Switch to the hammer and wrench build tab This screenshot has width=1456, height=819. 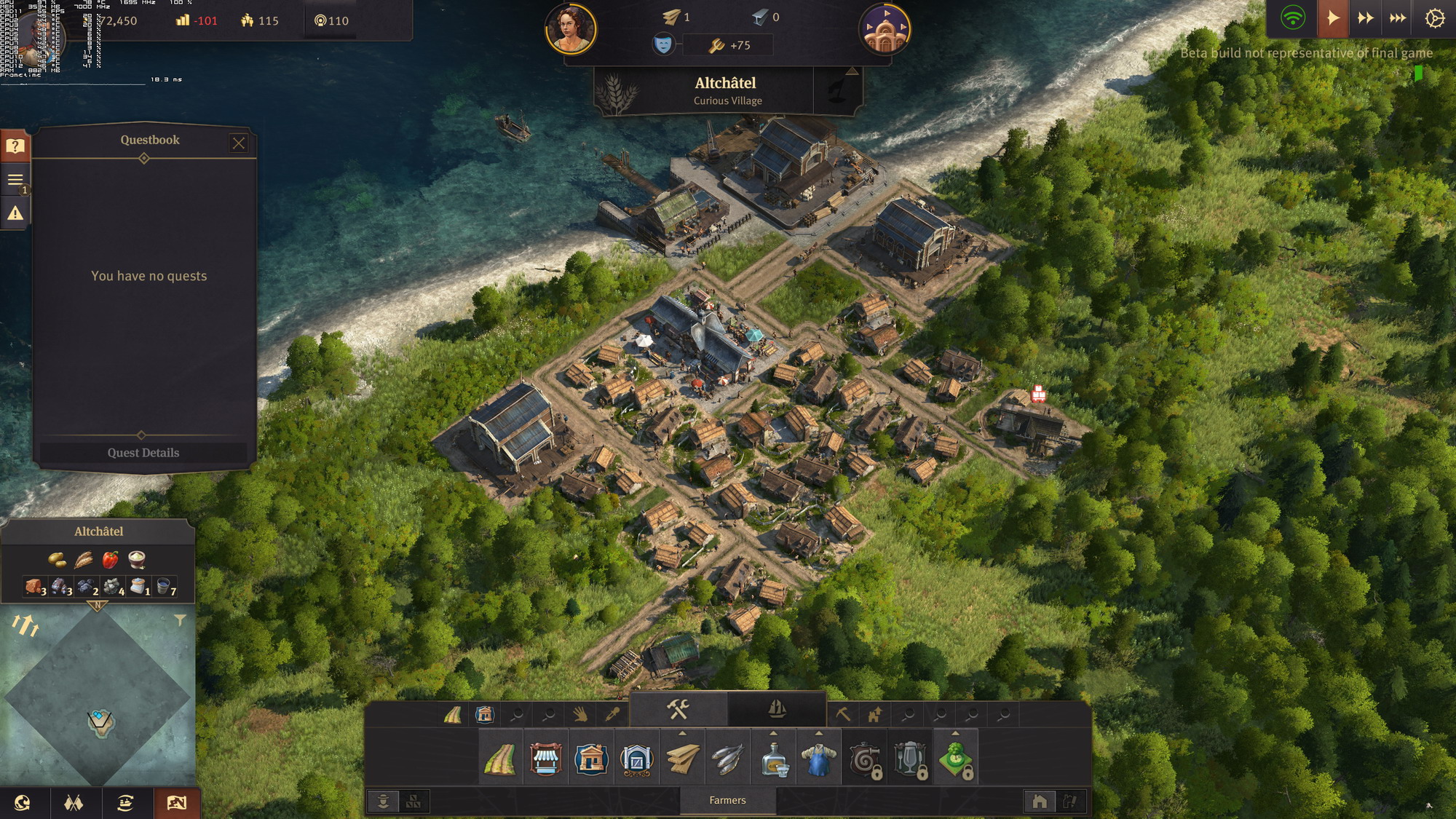point(678,708)
